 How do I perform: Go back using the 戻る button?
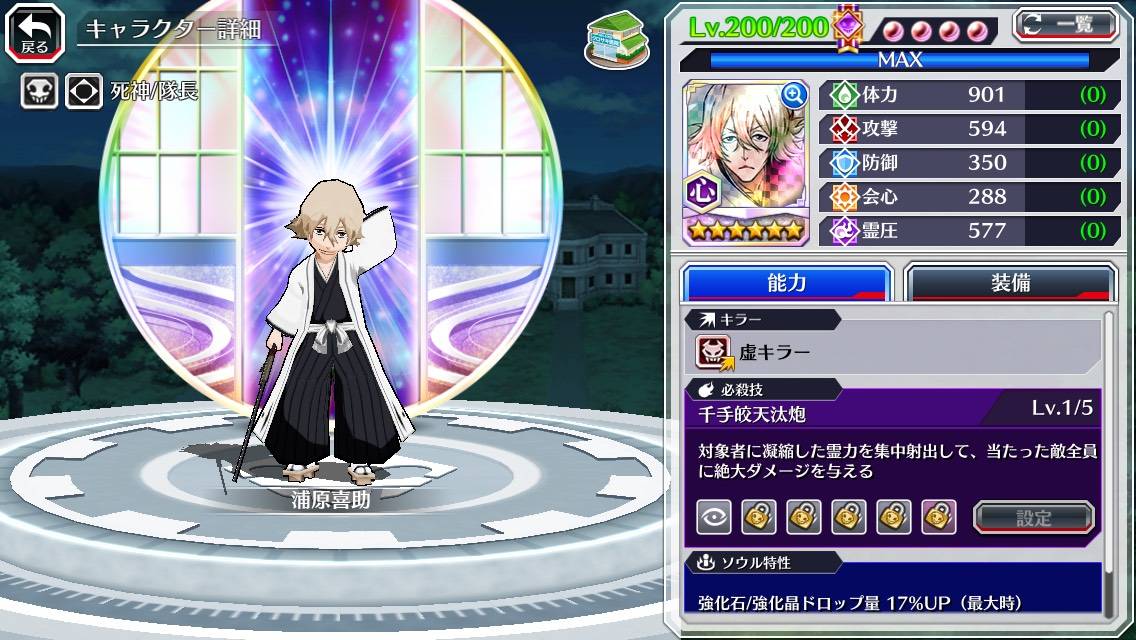(x=35, y=31)
